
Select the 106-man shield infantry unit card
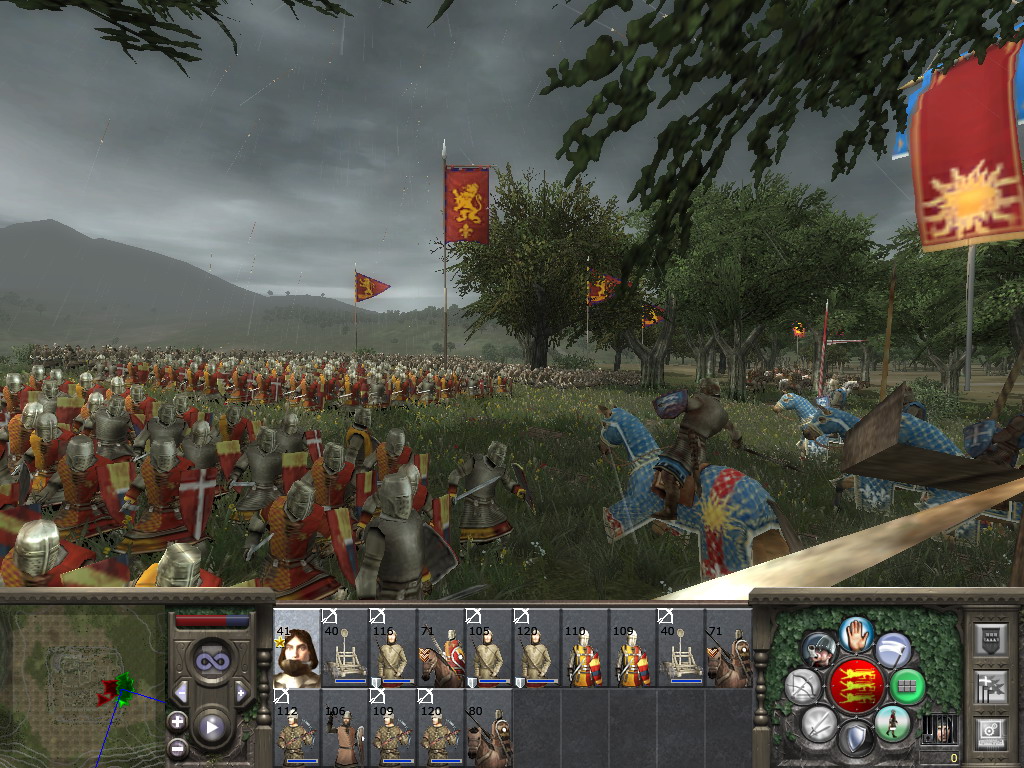pos(344,726)
